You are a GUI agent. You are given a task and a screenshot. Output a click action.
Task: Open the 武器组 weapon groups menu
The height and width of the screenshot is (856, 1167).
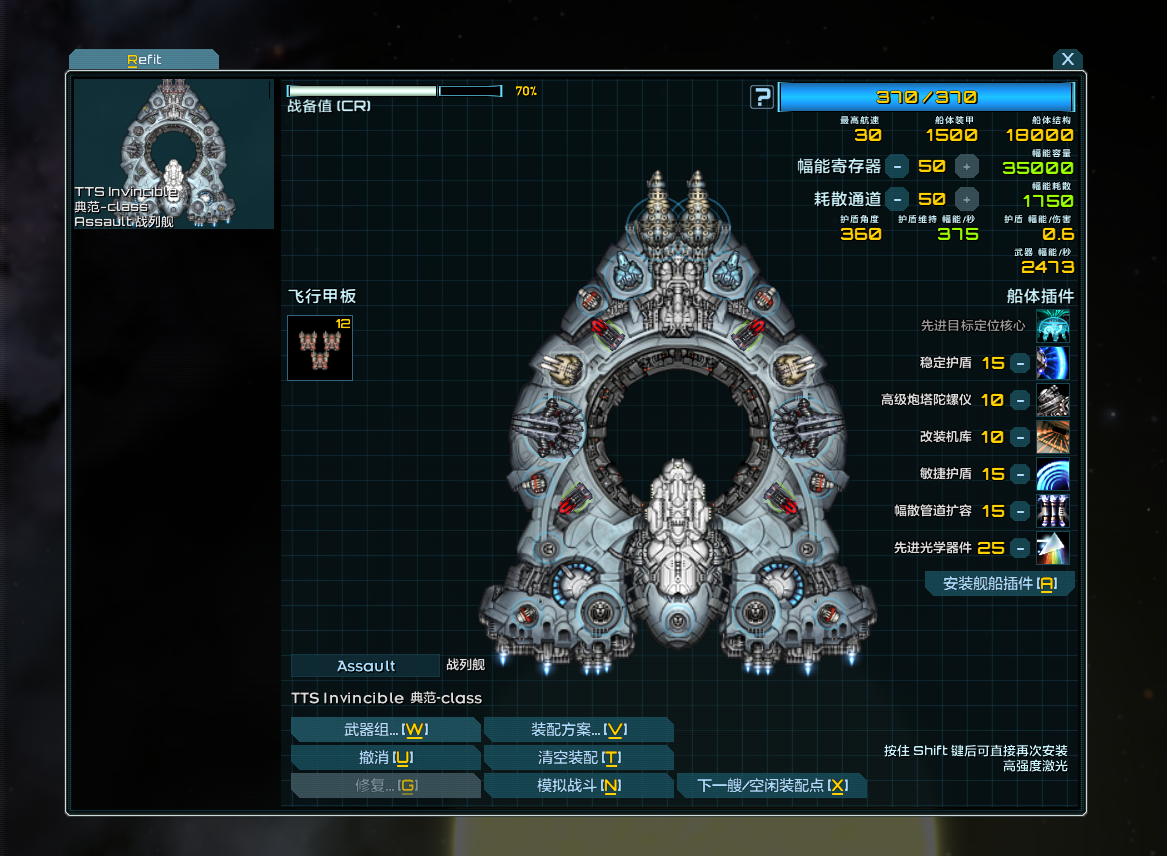point(385,730)
